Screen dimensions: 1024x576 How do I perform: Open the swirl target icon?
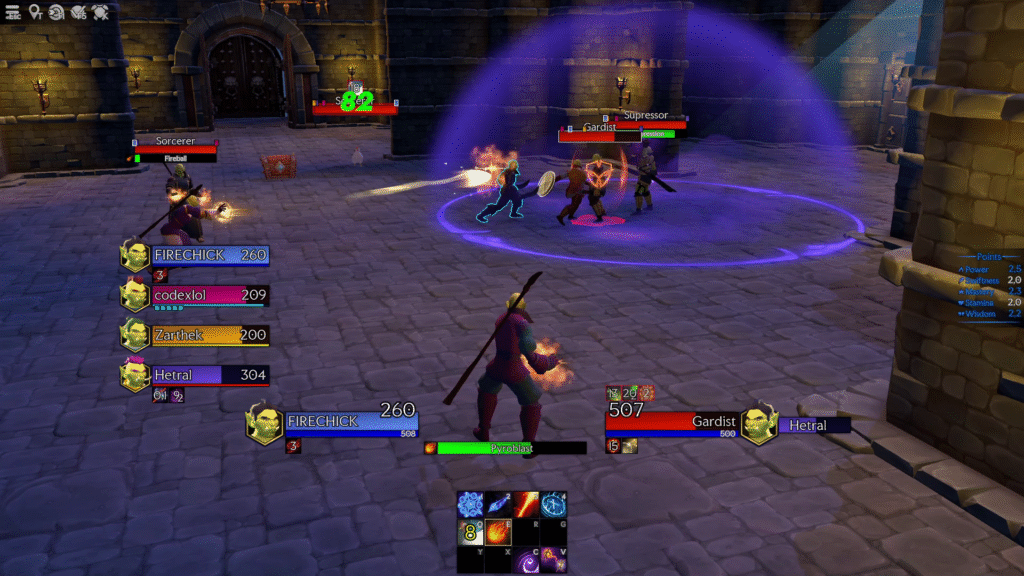(x=56, y=12)
